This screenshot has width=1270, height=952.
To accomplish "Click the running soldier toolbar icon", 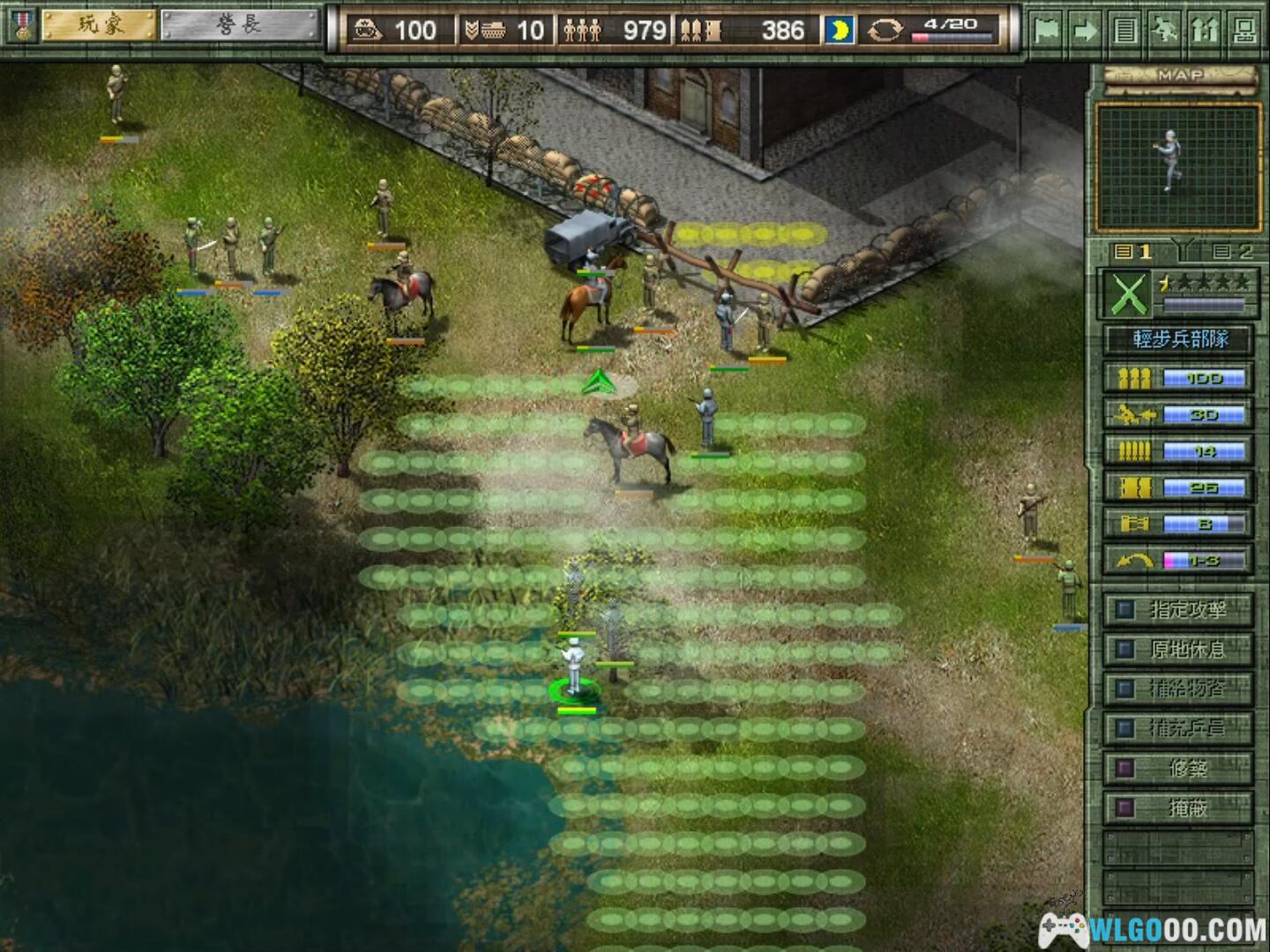I will 1165,31.
